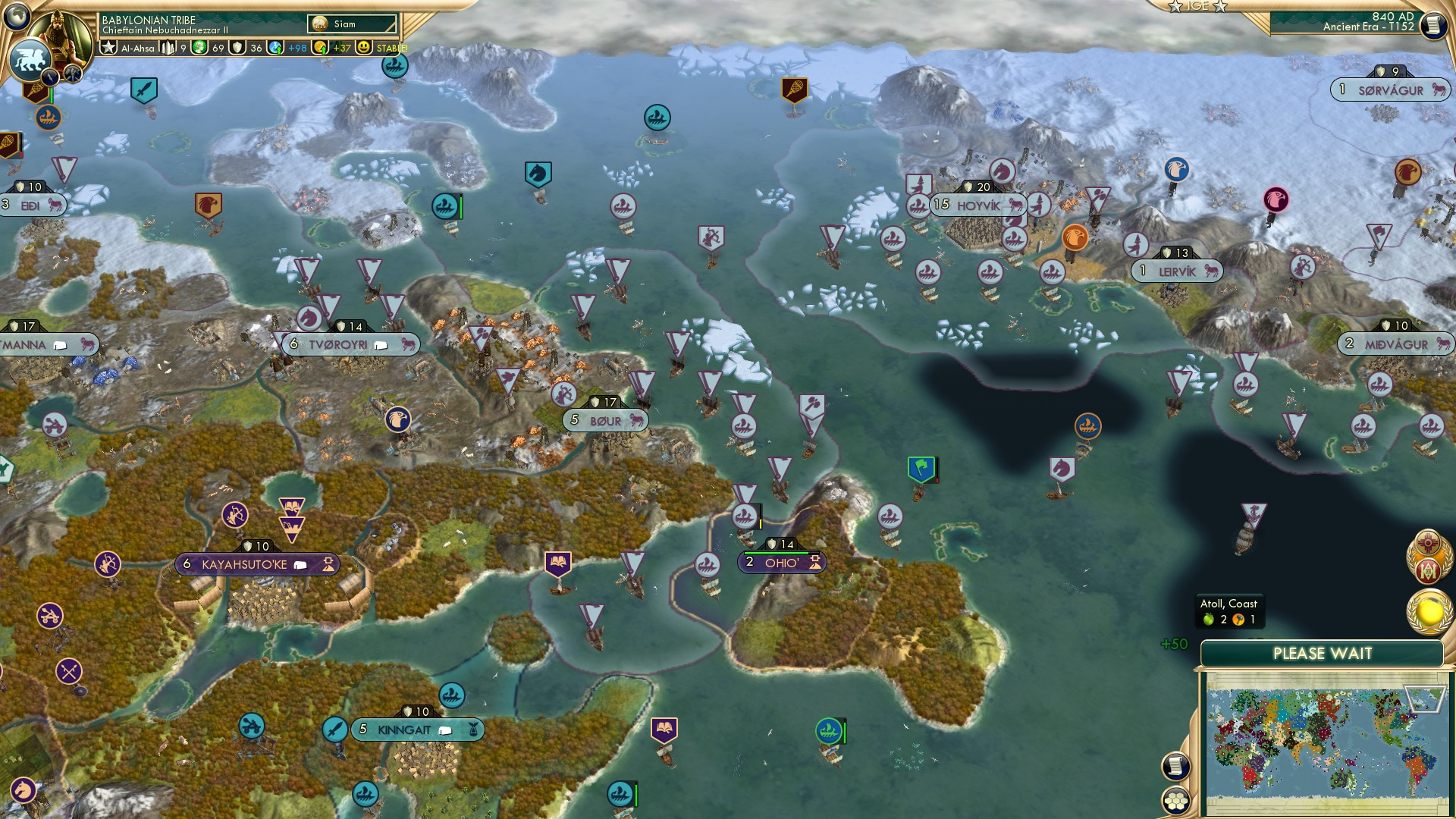Select the Ohio' city banner

783,563
